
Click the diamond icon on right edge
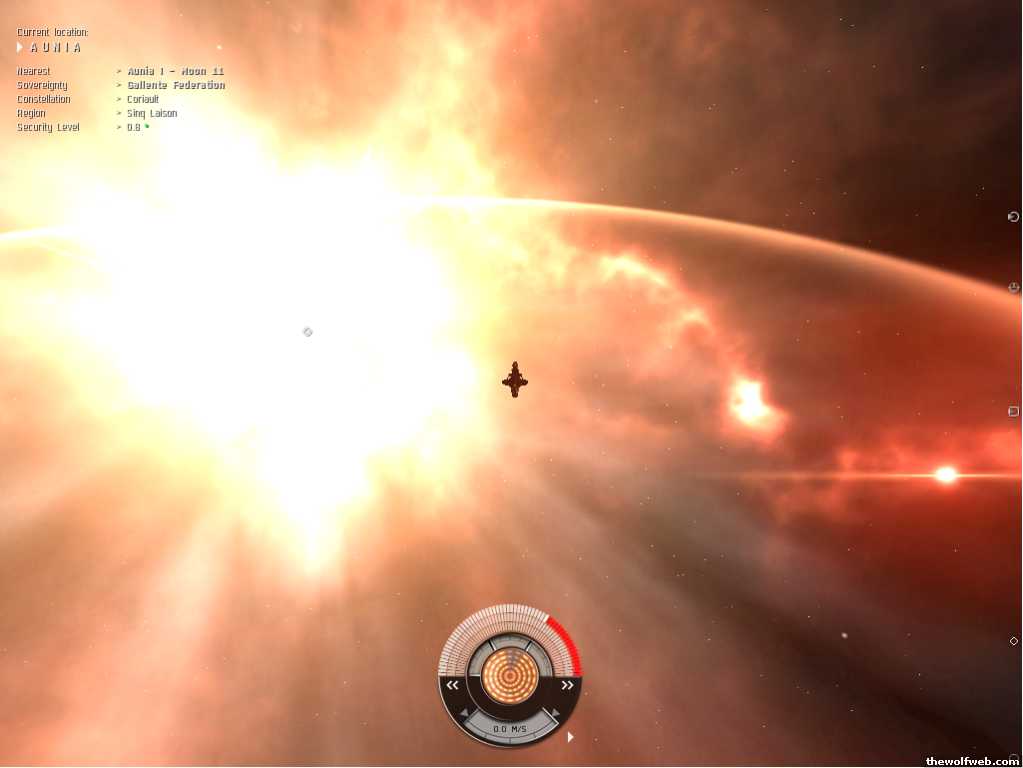[x=1013, y=641]
